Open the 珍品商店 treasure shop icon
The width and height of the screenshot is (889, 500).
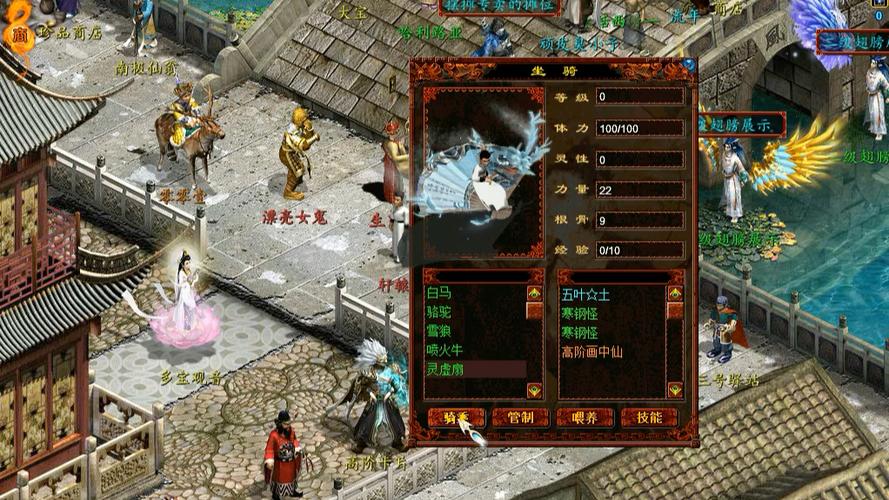pyautogui.click(x=20, y=33)
